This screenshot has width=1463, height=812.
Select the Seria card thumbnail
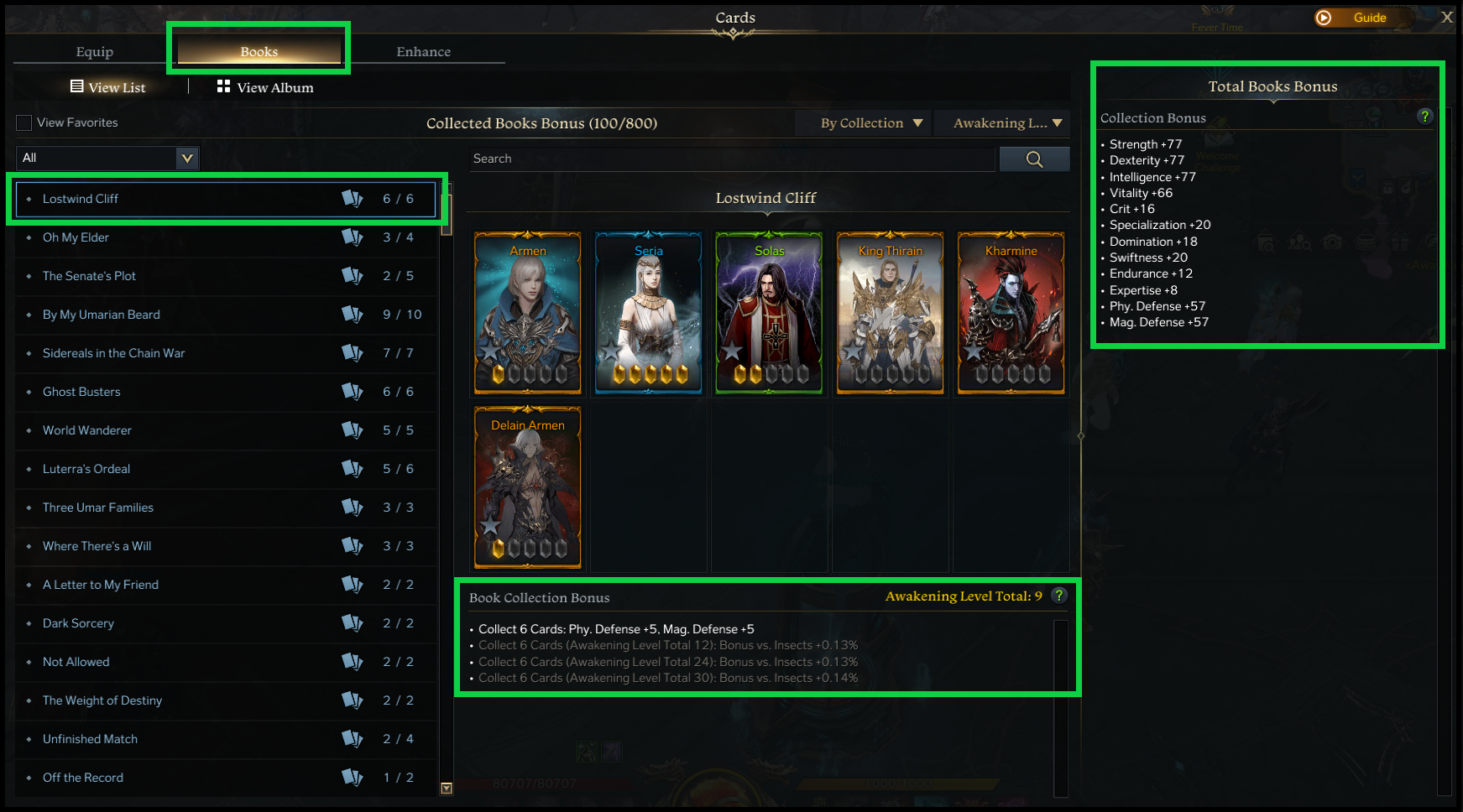(x=648, y=313)
